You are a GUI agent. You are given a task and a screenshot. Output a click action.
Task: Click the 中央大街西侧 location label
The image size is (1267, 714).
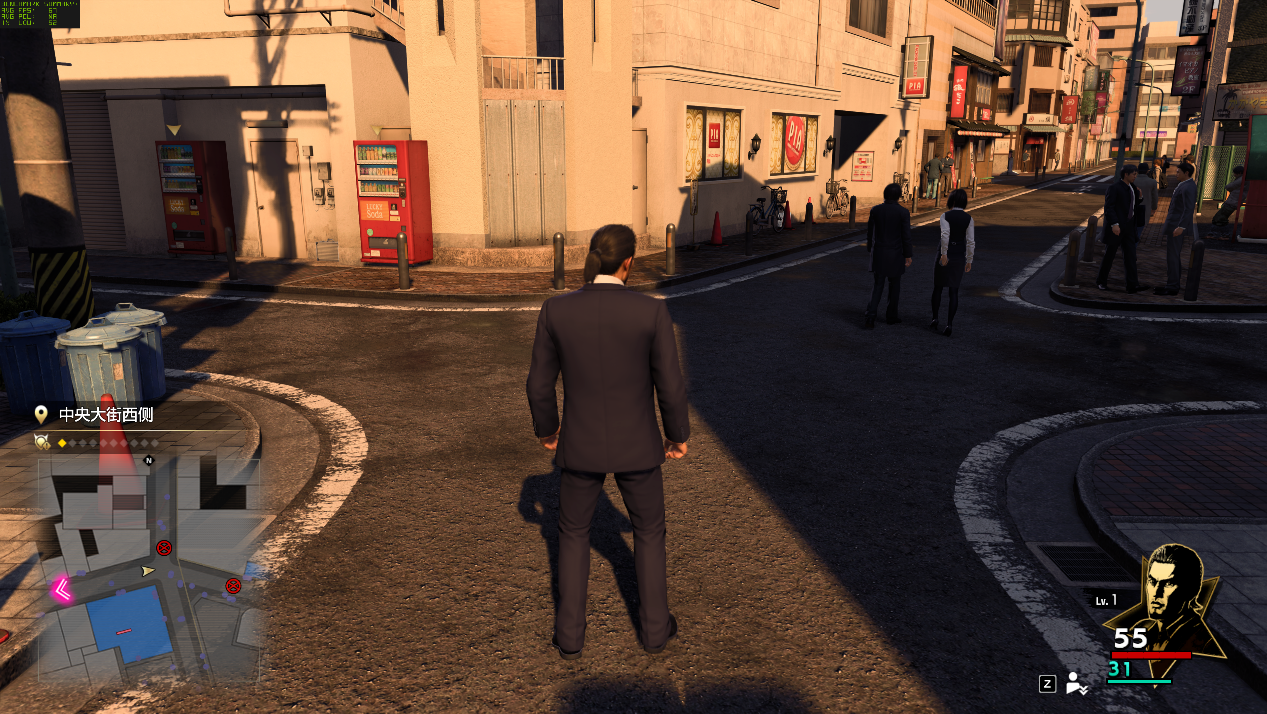pyautogui.click(x=105, y=414)
